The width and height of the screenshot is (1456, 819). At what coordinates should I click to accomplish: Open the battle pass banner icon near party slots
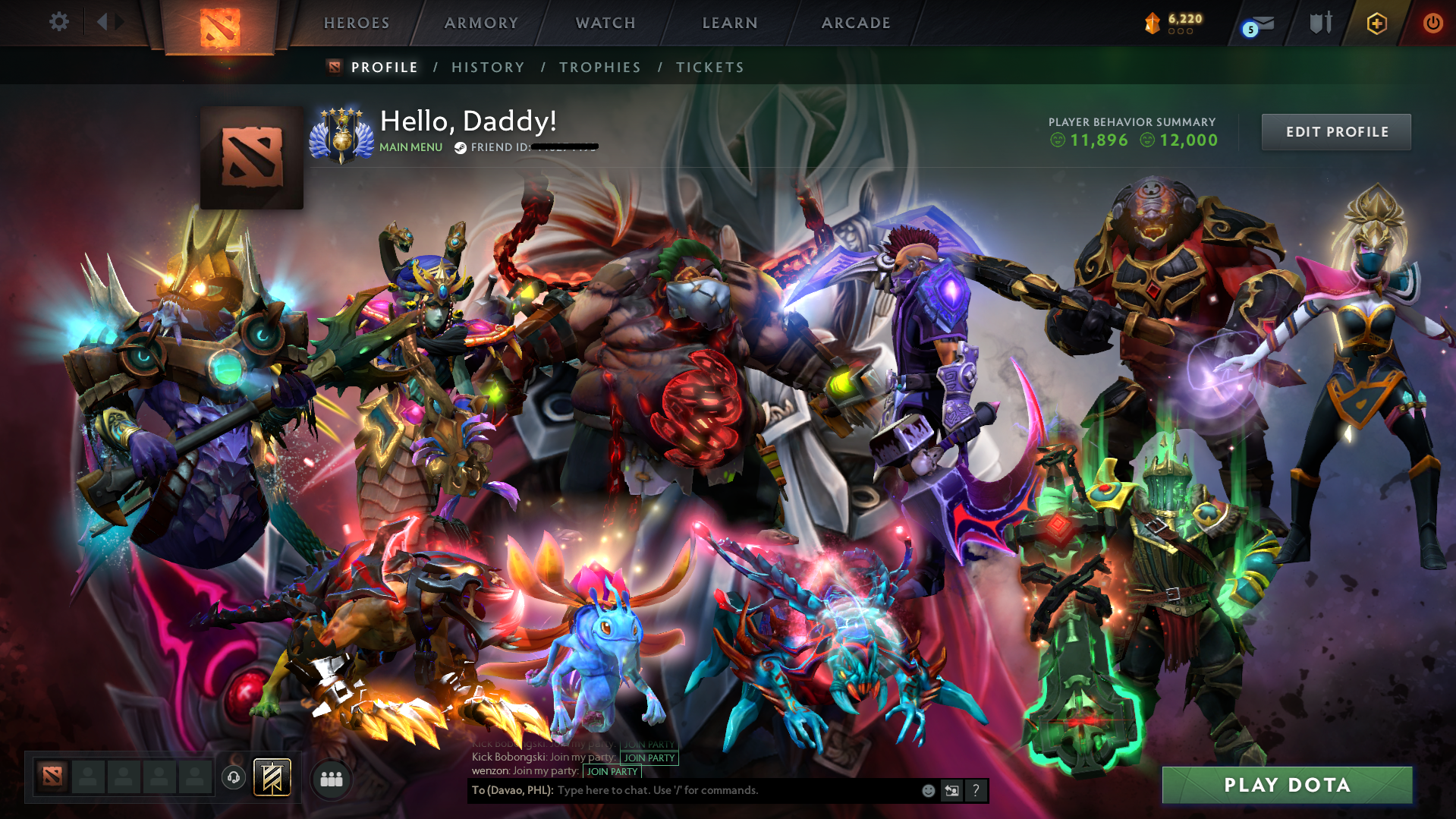click(272, 776)
